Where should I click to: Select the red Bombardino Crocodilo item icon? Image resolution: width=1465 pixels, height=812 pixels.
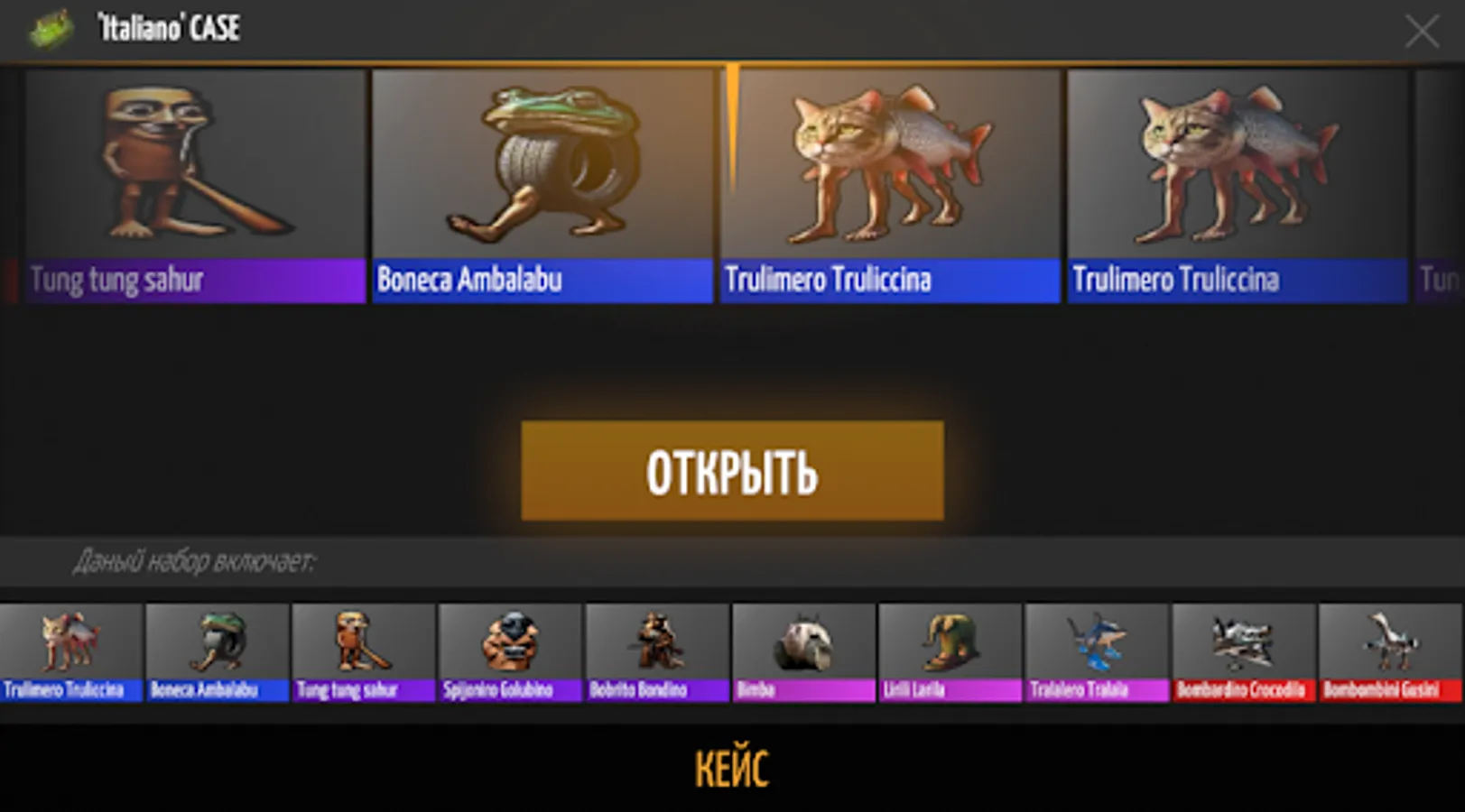click(x=1242, y=651)
